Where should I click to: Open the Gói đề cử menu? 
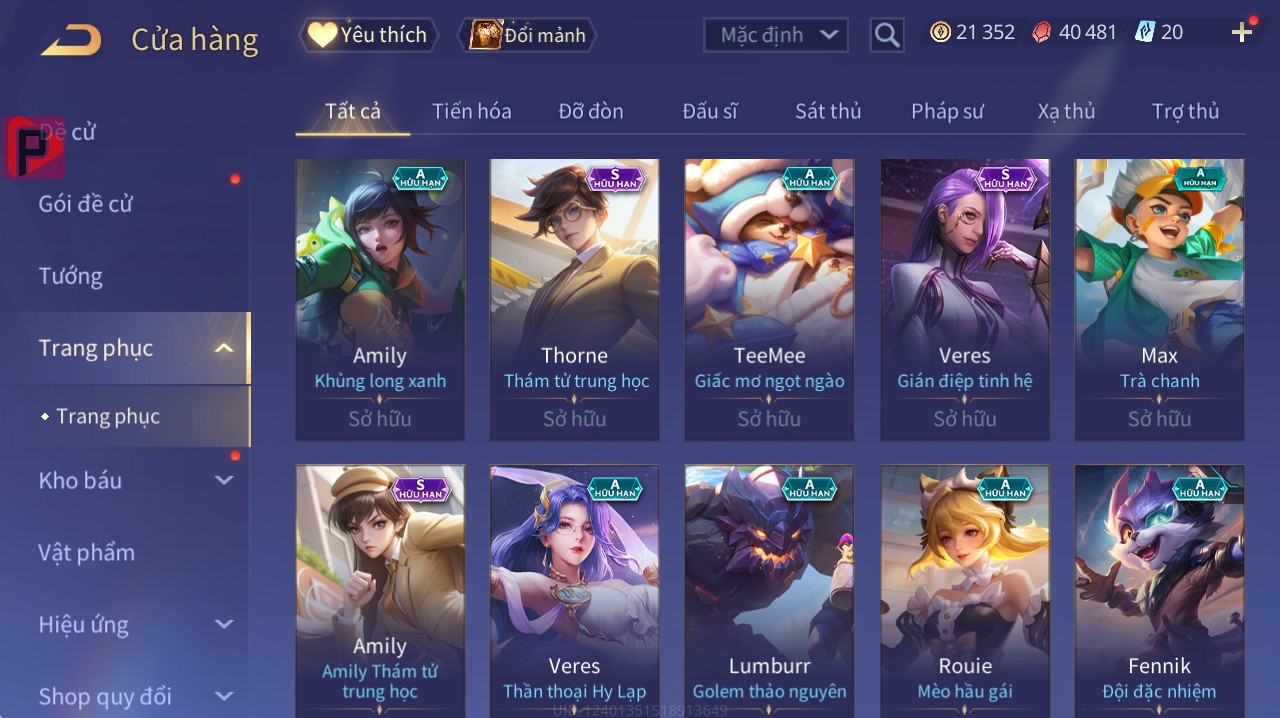pos(86,204)
